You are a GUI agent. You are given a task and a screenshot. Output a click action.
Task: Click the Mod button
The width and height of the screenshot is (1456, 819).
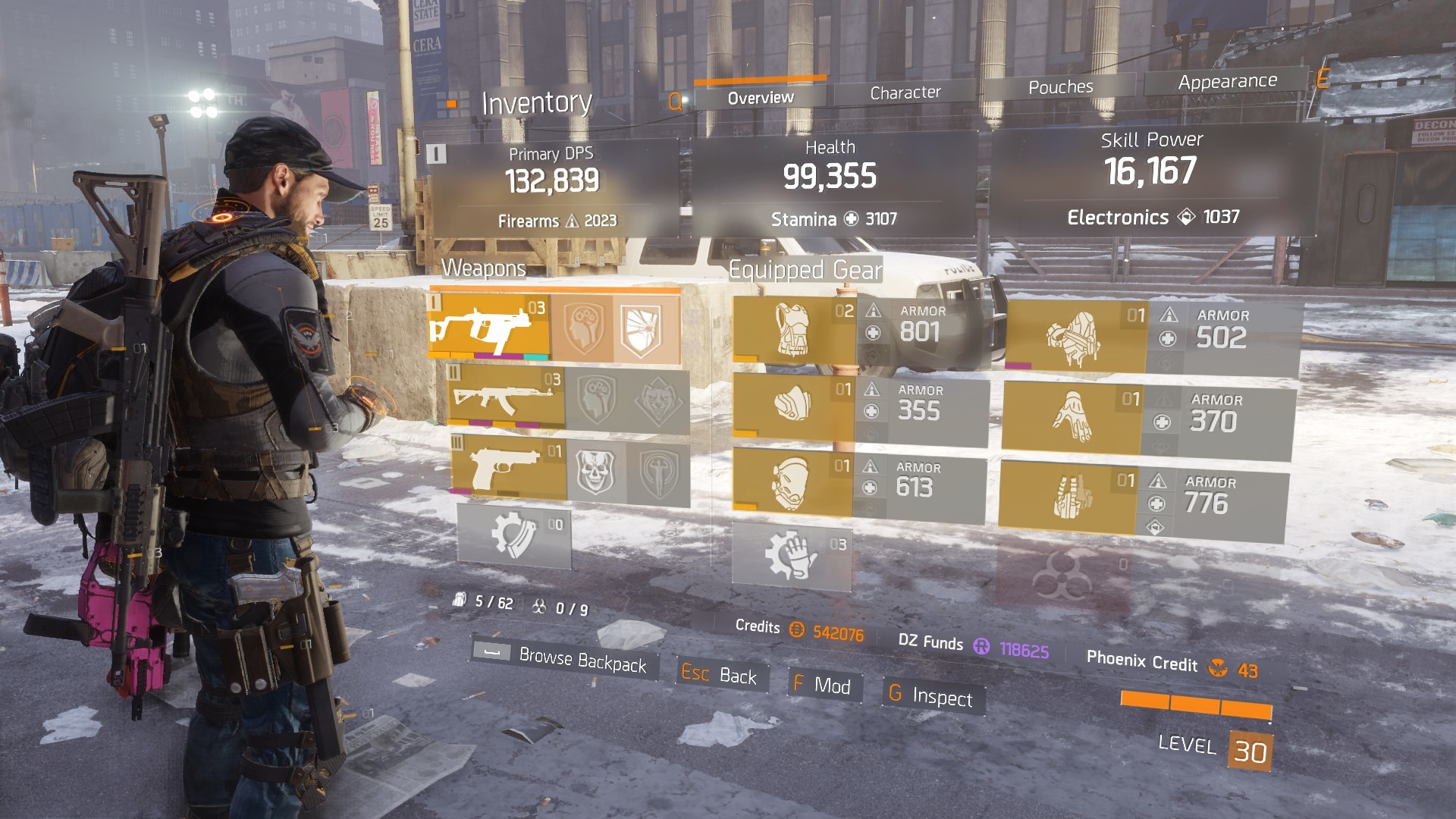click(x=824, y=686)
